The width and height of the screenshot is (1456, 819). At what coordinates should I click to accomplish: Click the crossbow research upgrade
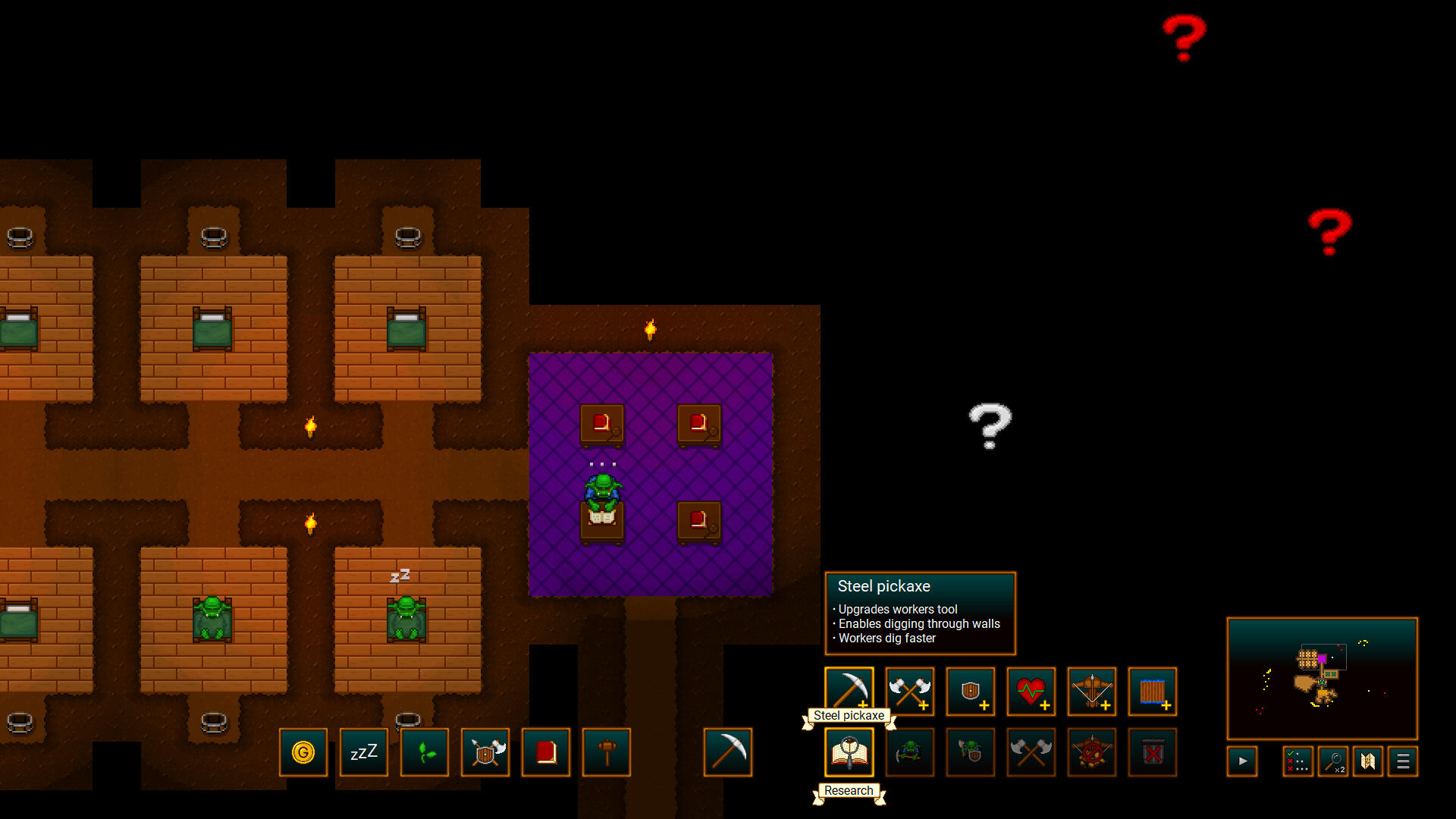tap(1091, 692)
